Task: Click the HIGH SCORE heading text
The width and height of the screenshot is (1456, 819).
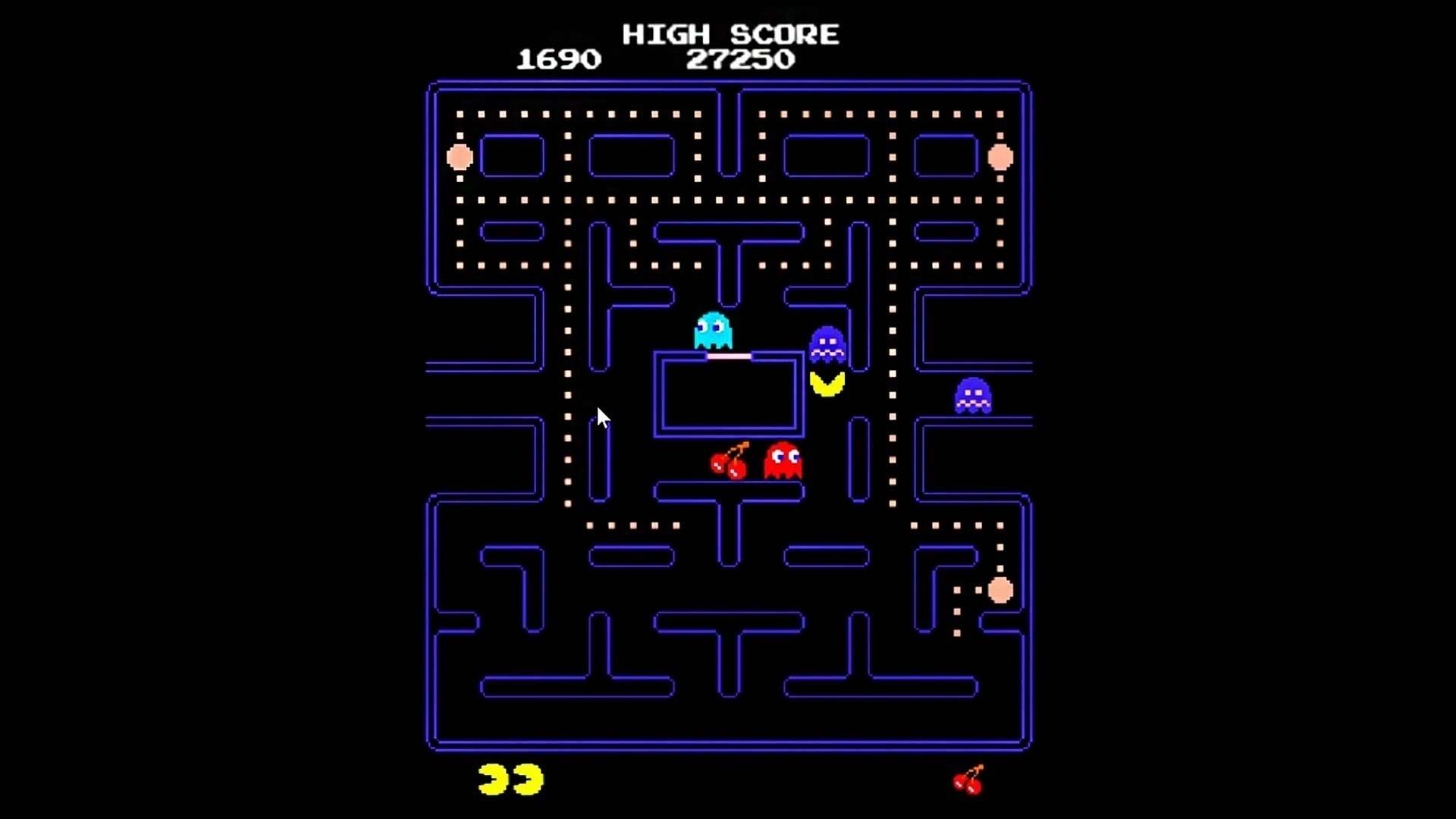Action: tap(730, 33)
